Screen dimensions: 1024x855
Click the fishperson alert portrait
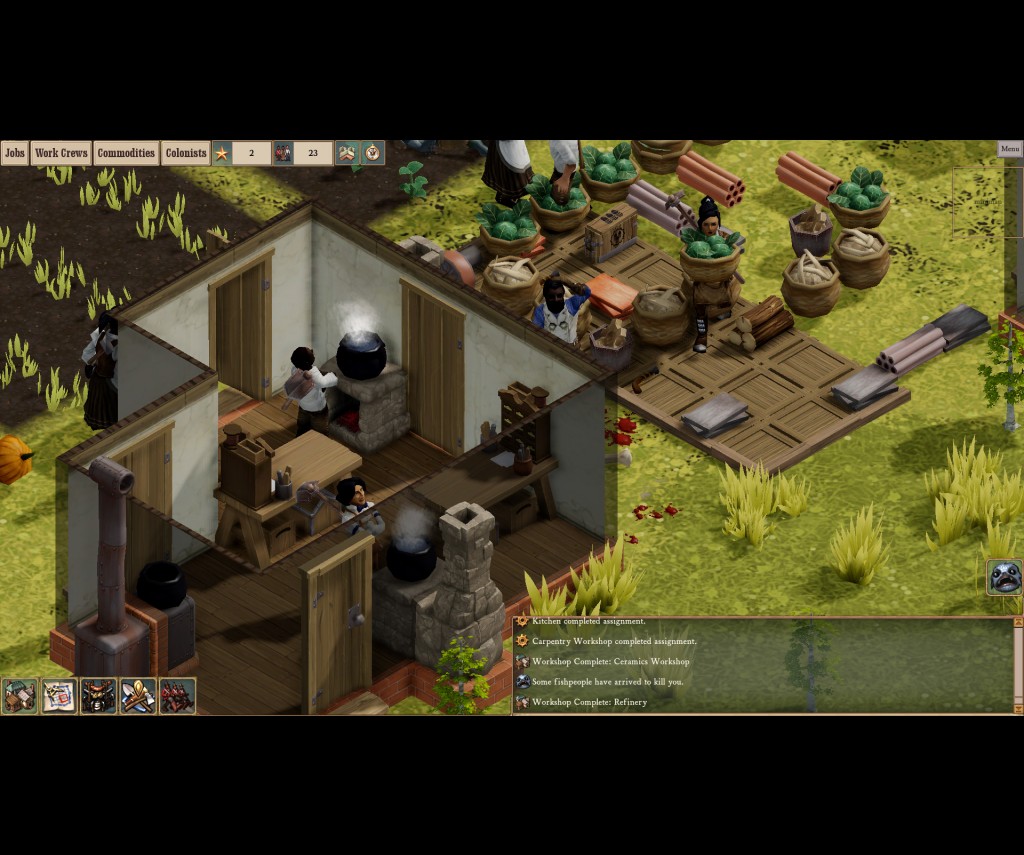pos(1004,578)
